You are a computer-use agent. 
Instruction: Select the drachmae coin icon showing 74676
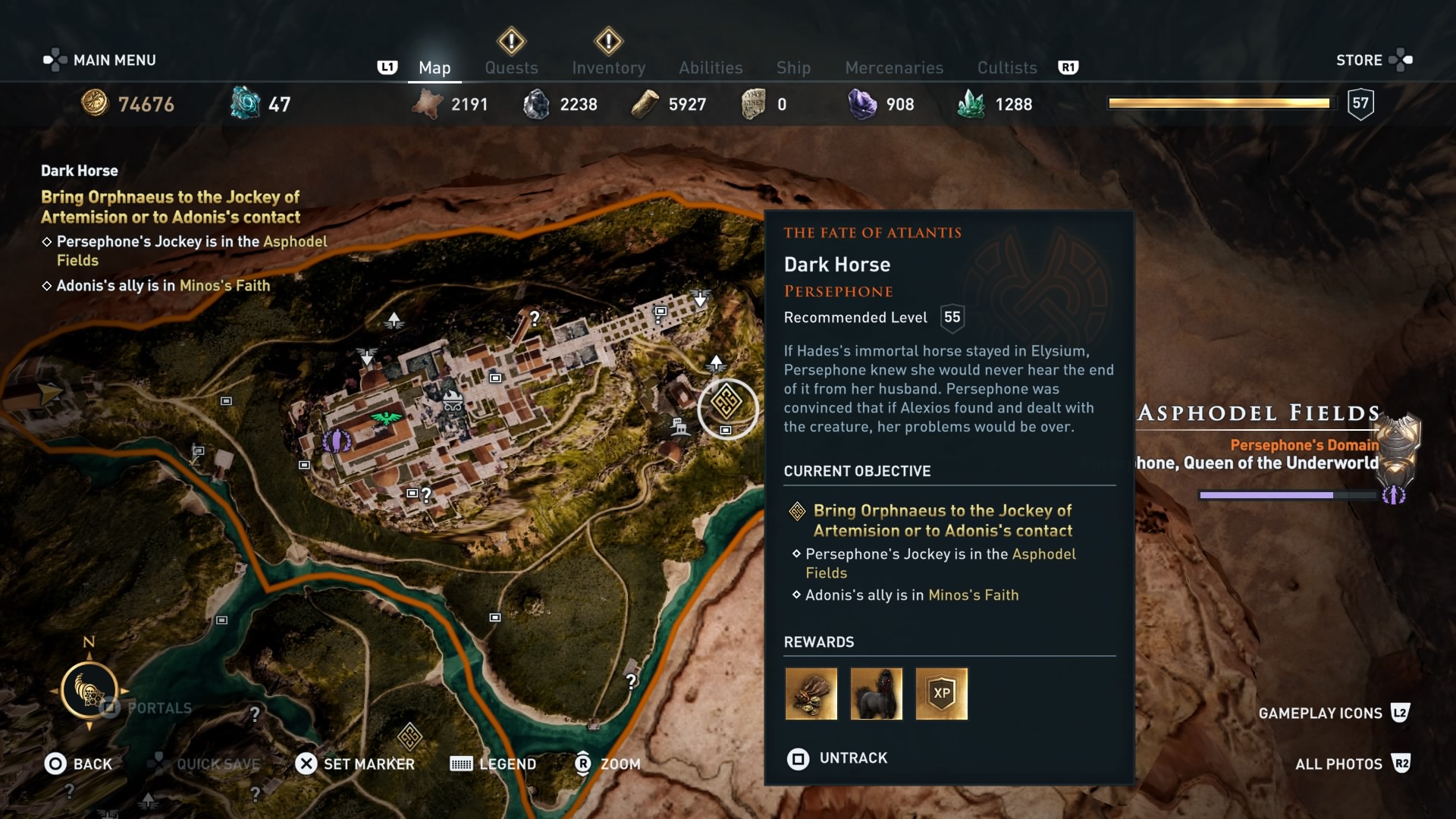coord(96,104)
